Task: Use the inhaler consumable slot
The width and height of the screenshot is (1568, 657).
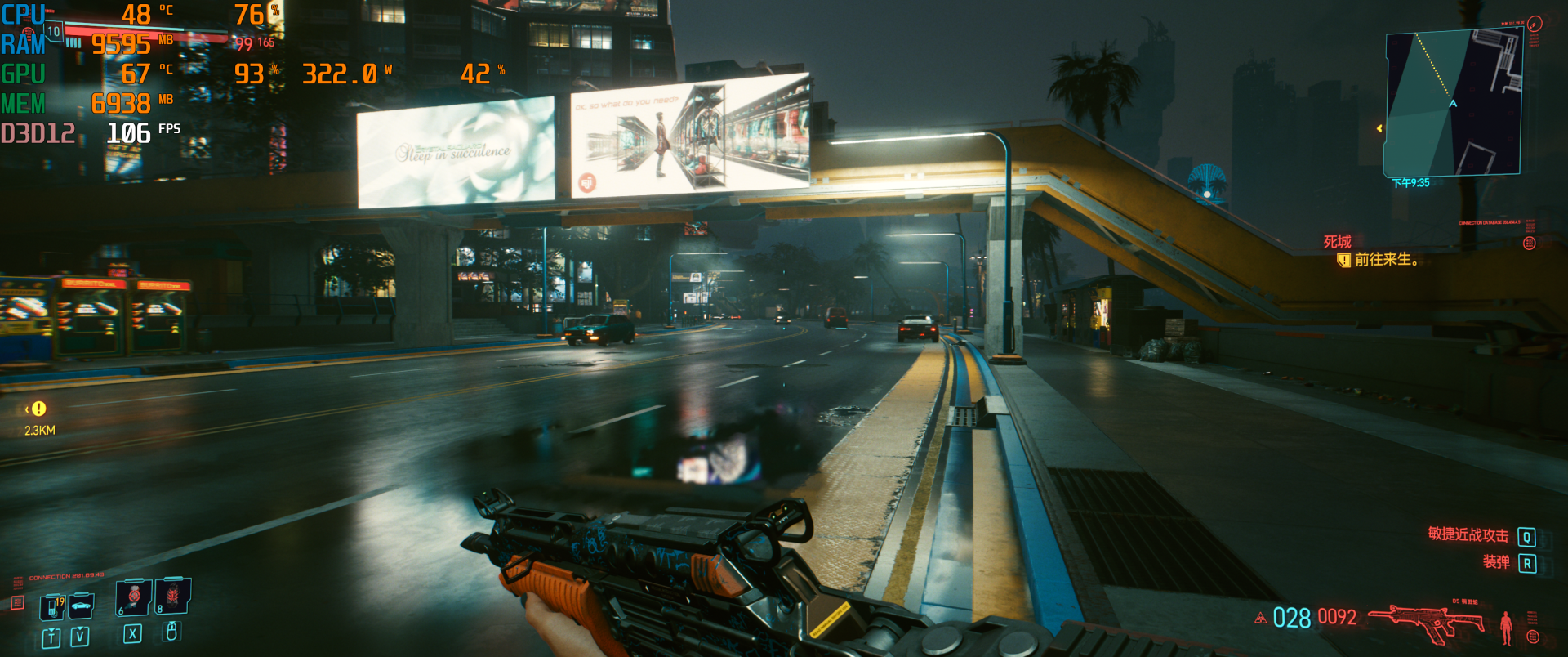Action: click(x=133, y=597)
